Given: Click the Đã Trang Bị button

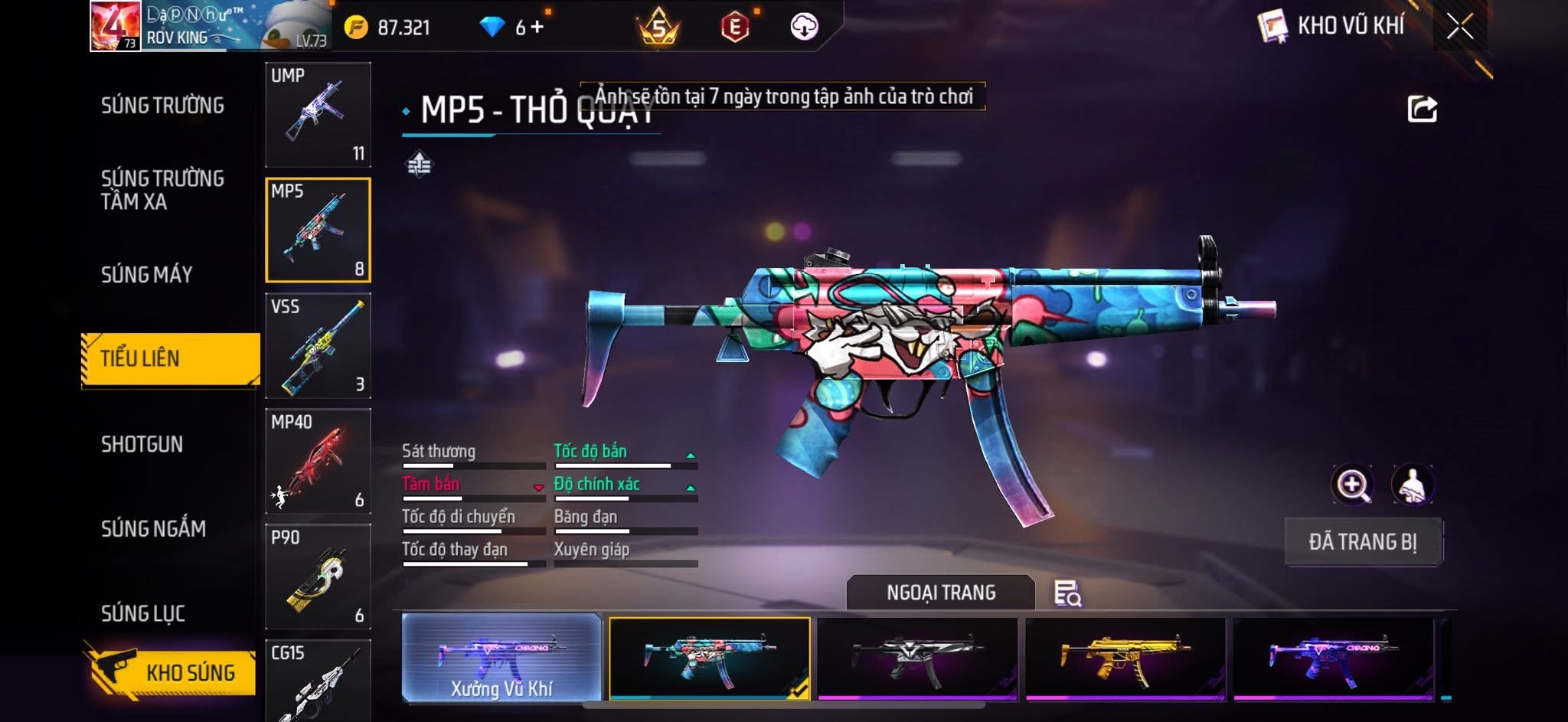Looking at the screenshot, I should 1363,542.
